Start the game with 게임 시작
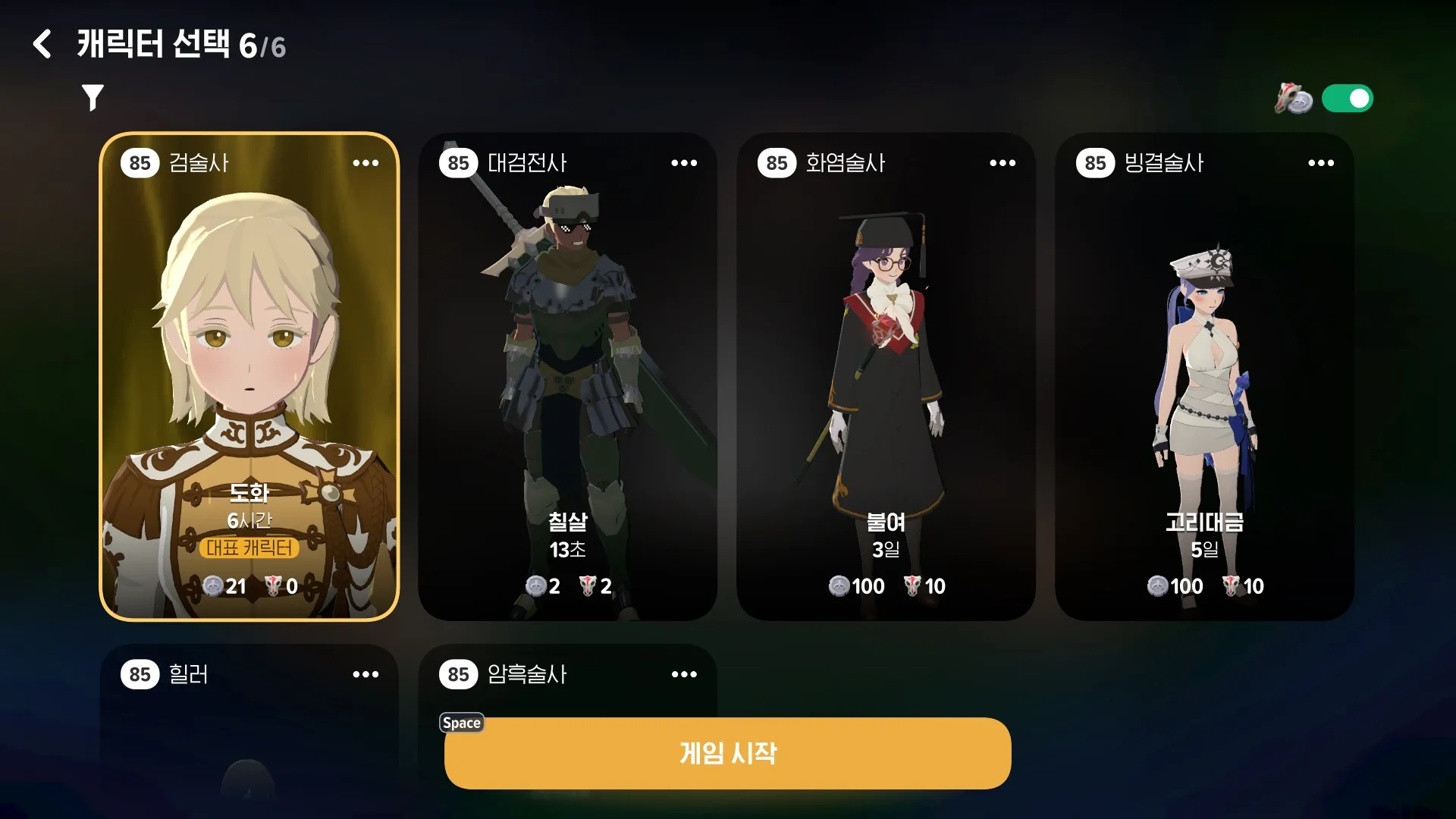The width and height of the screenshot is (1456, 819). [x=728, y=753]
